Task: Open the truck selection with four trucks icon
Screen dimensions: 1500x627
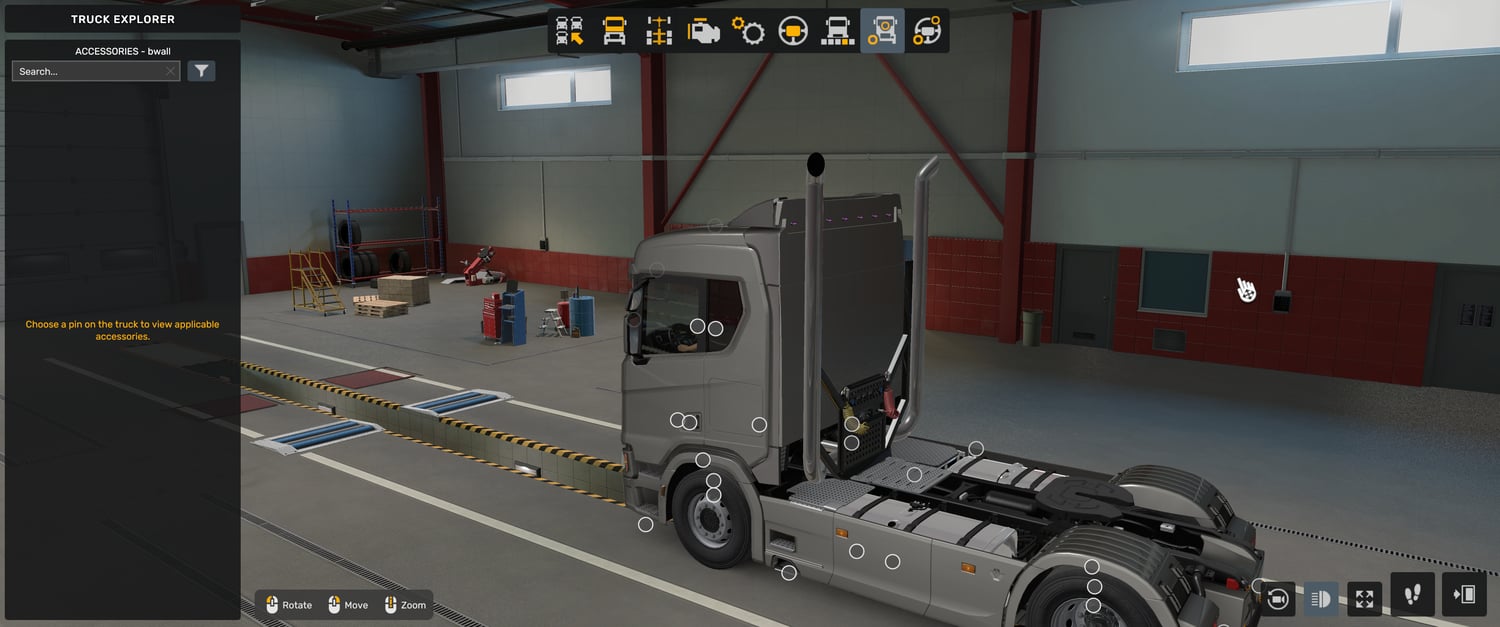Action: 570,31
